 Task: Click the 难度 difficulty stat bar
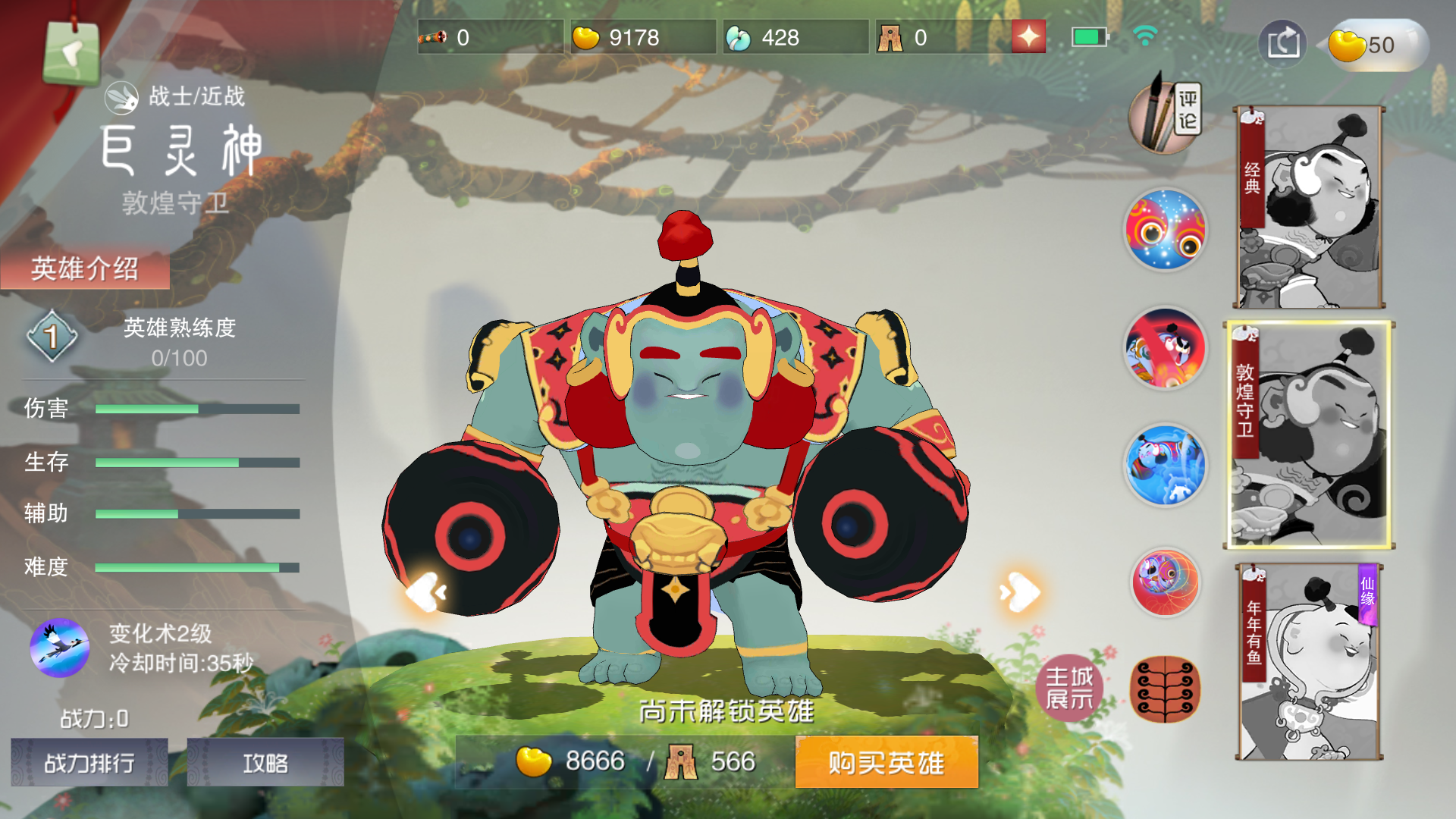coord(193,567)
